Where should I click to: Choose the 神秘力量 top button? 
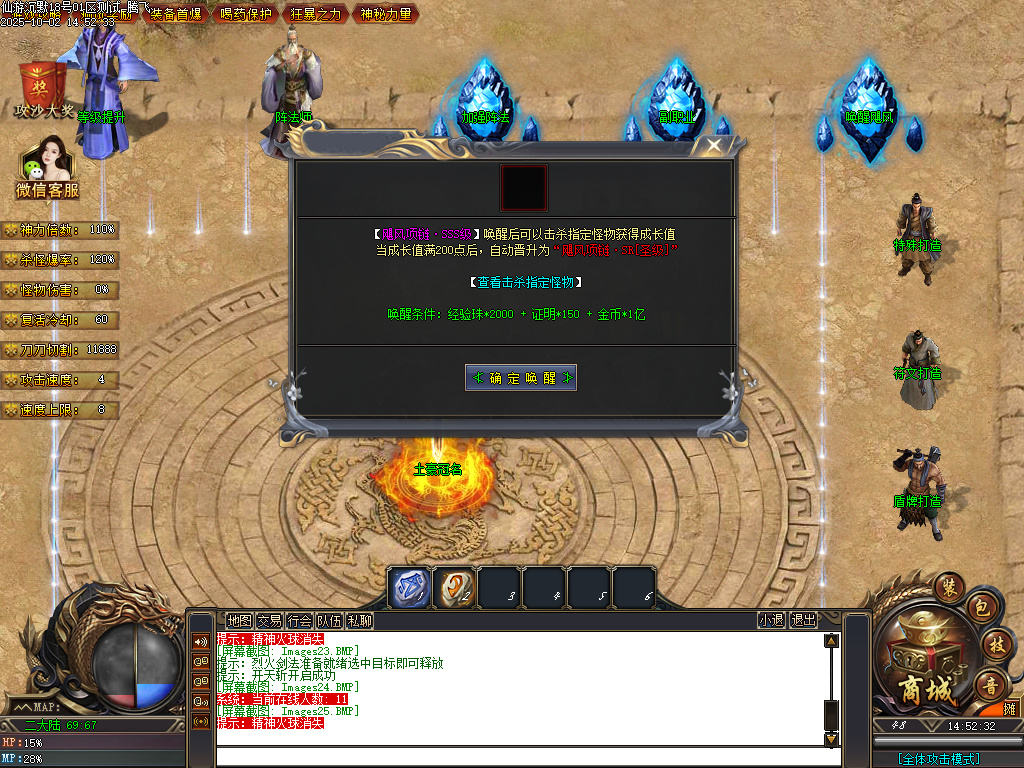(x=386, y=14)
